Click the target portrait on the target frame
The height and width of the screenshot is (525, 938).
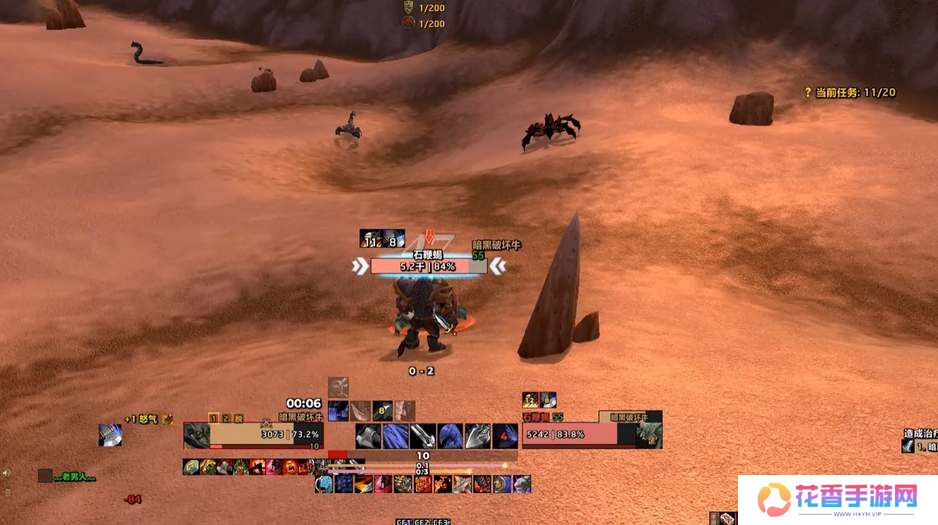pos(649,435)
